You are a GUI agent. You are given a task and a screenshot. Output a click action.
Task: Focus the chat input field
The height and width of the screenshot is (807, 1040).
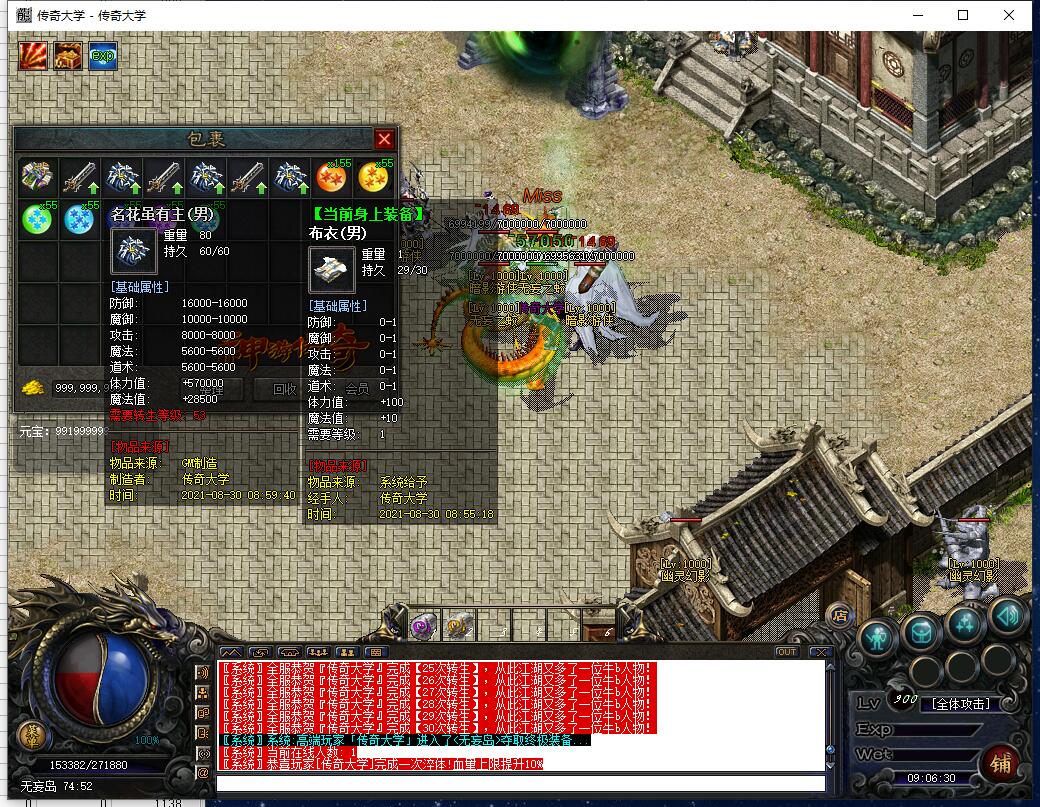[x=520, y=783]
